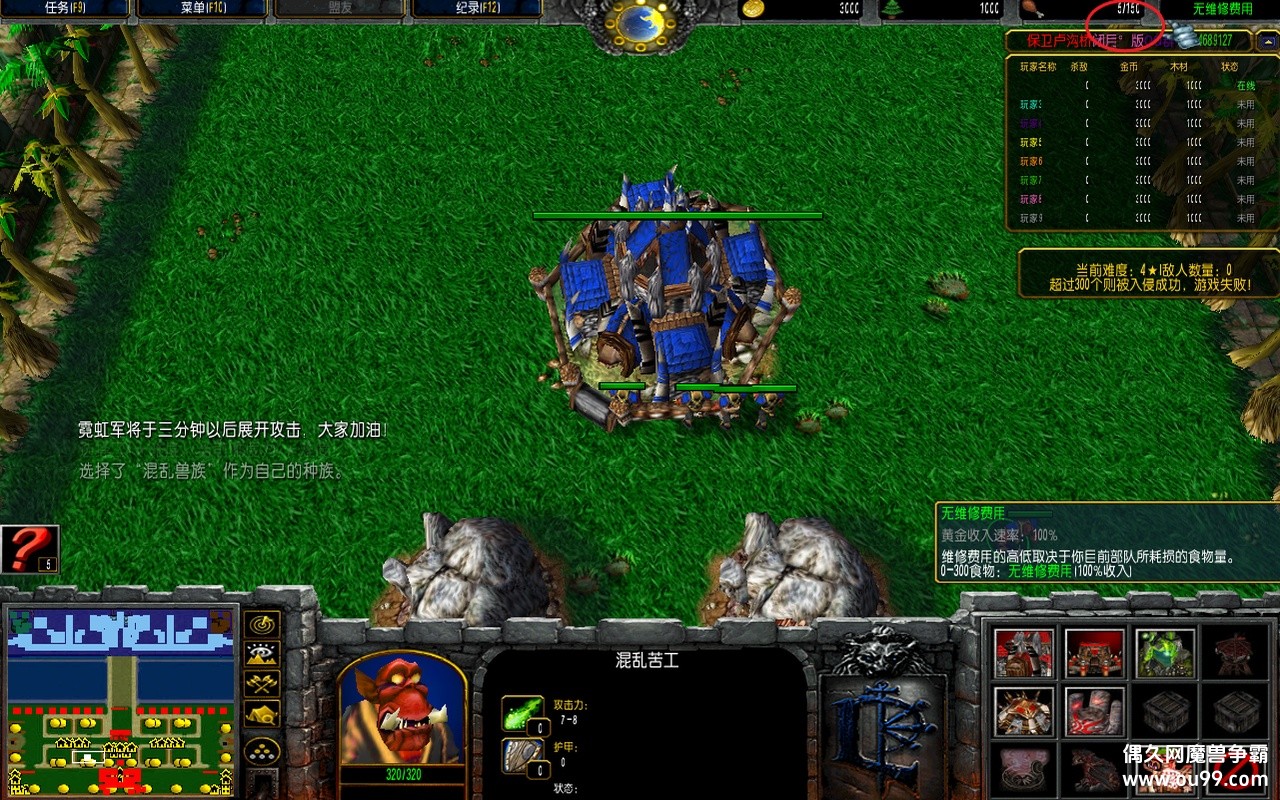Click on the minimap
The height and width of the screenshot is (800, 1280).
(122, 700)
